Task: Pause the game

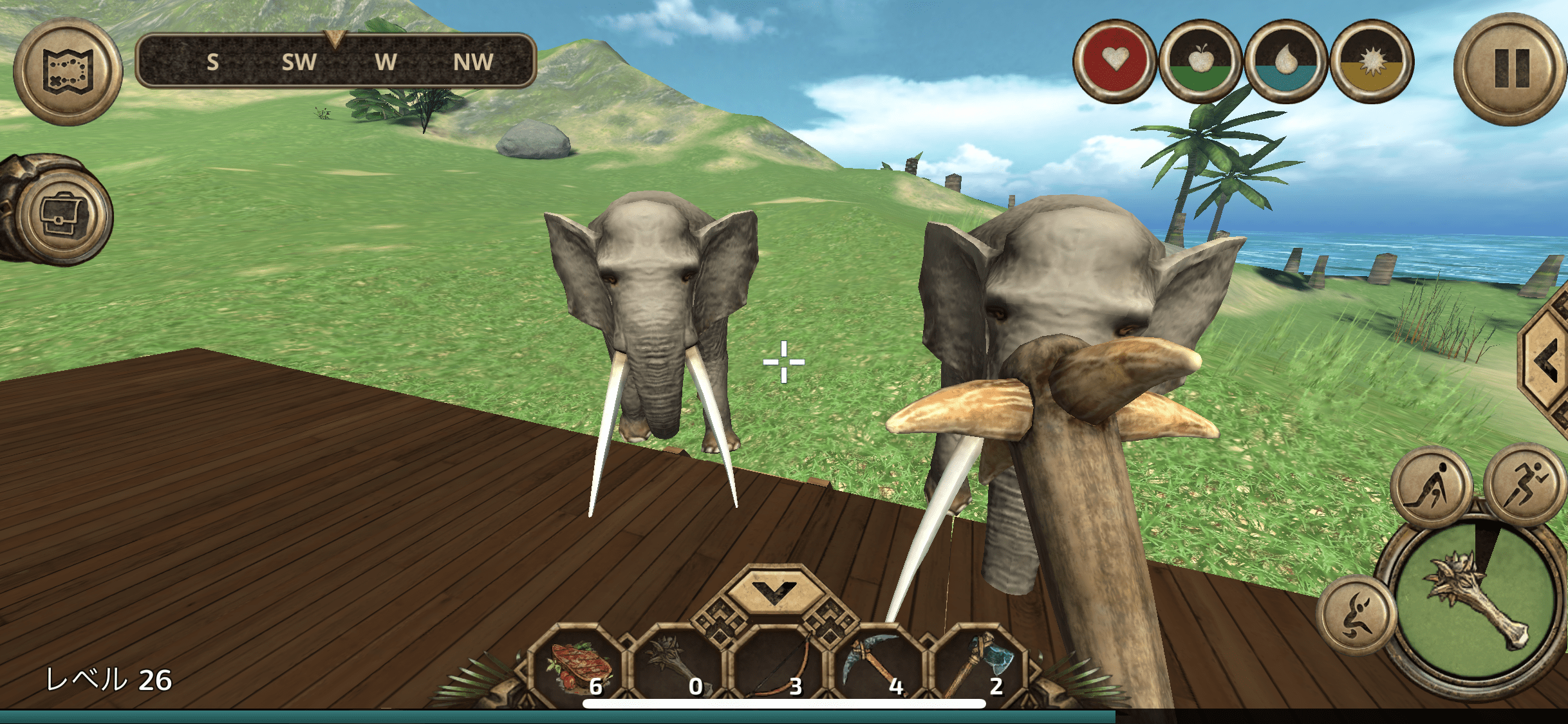Action: [x=1510, y=69]
